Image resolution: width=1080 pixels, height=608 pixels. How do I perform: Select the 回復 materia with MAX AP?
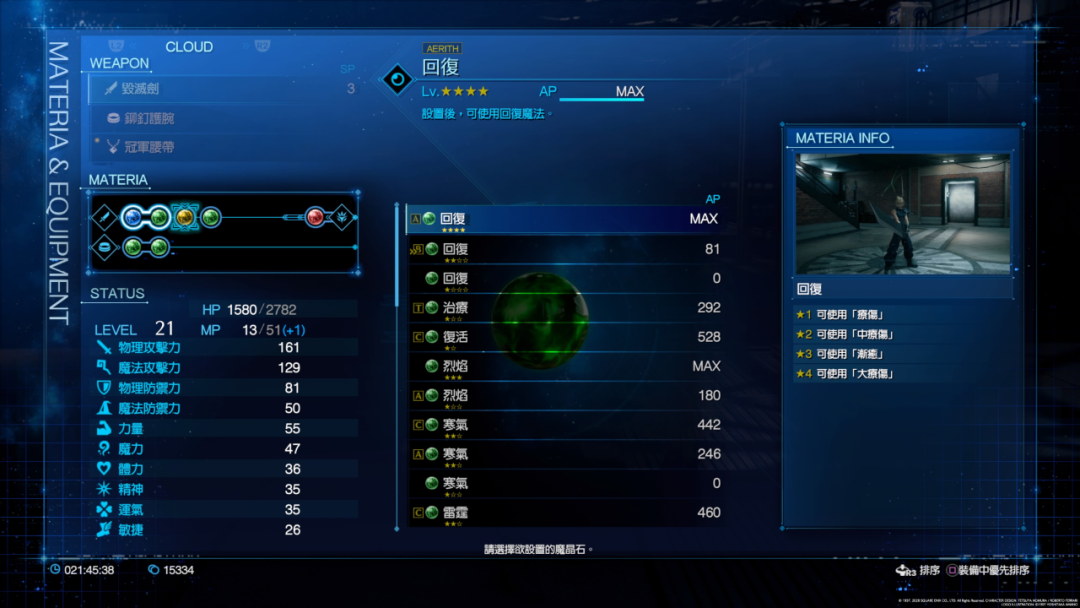tap(564, 219)
